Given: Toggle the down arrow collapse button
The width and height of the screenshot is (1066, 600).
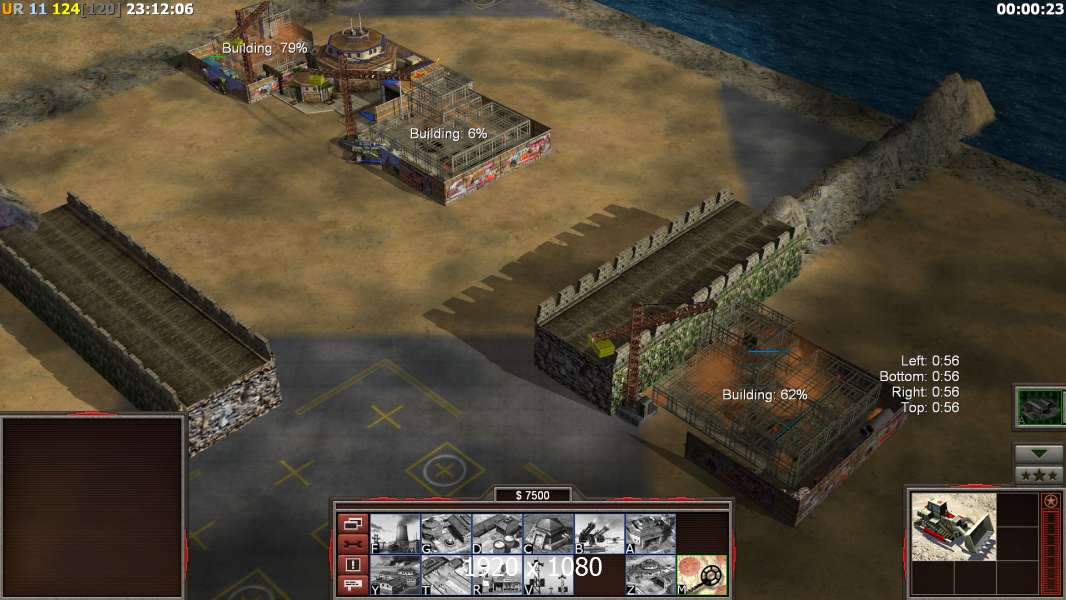Looking at the screenshot, I should [1039, 454].
